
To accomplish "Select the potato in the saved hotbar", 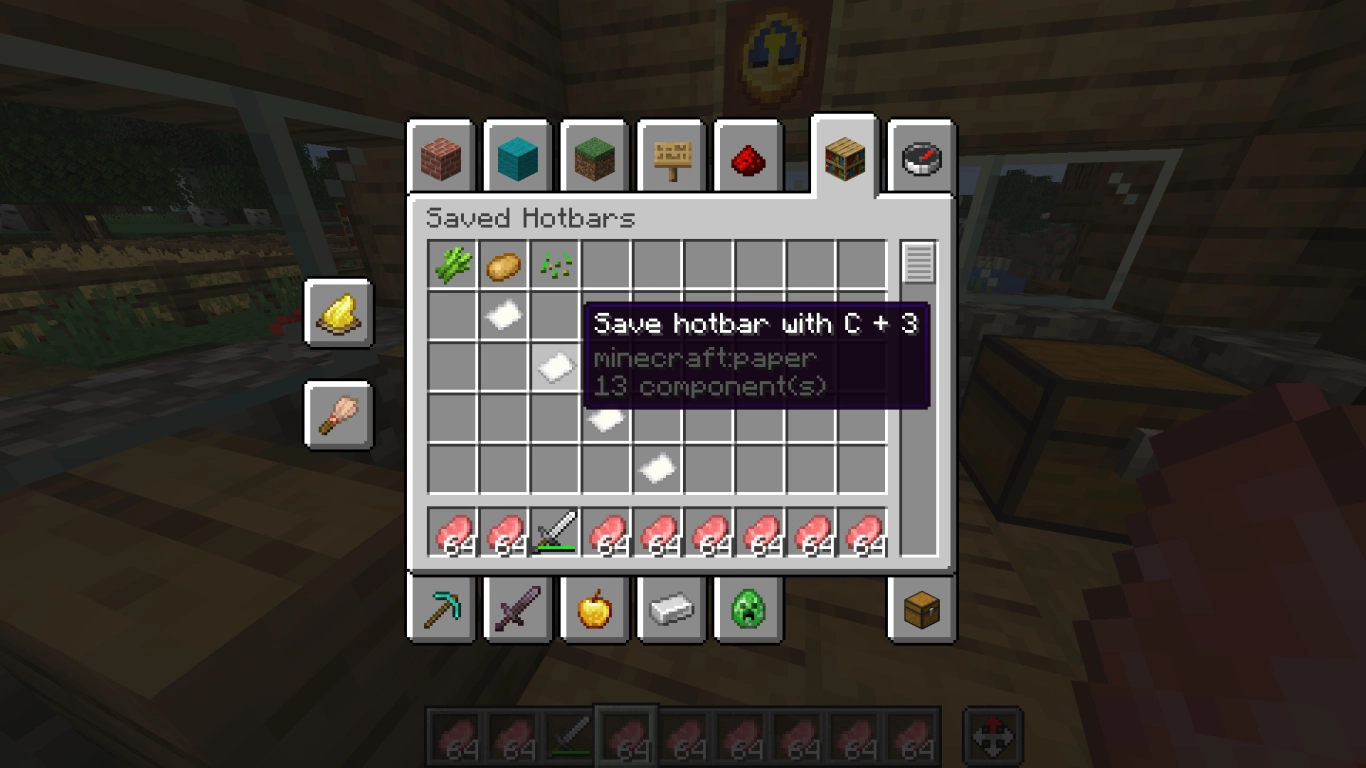I will [504, 264].
